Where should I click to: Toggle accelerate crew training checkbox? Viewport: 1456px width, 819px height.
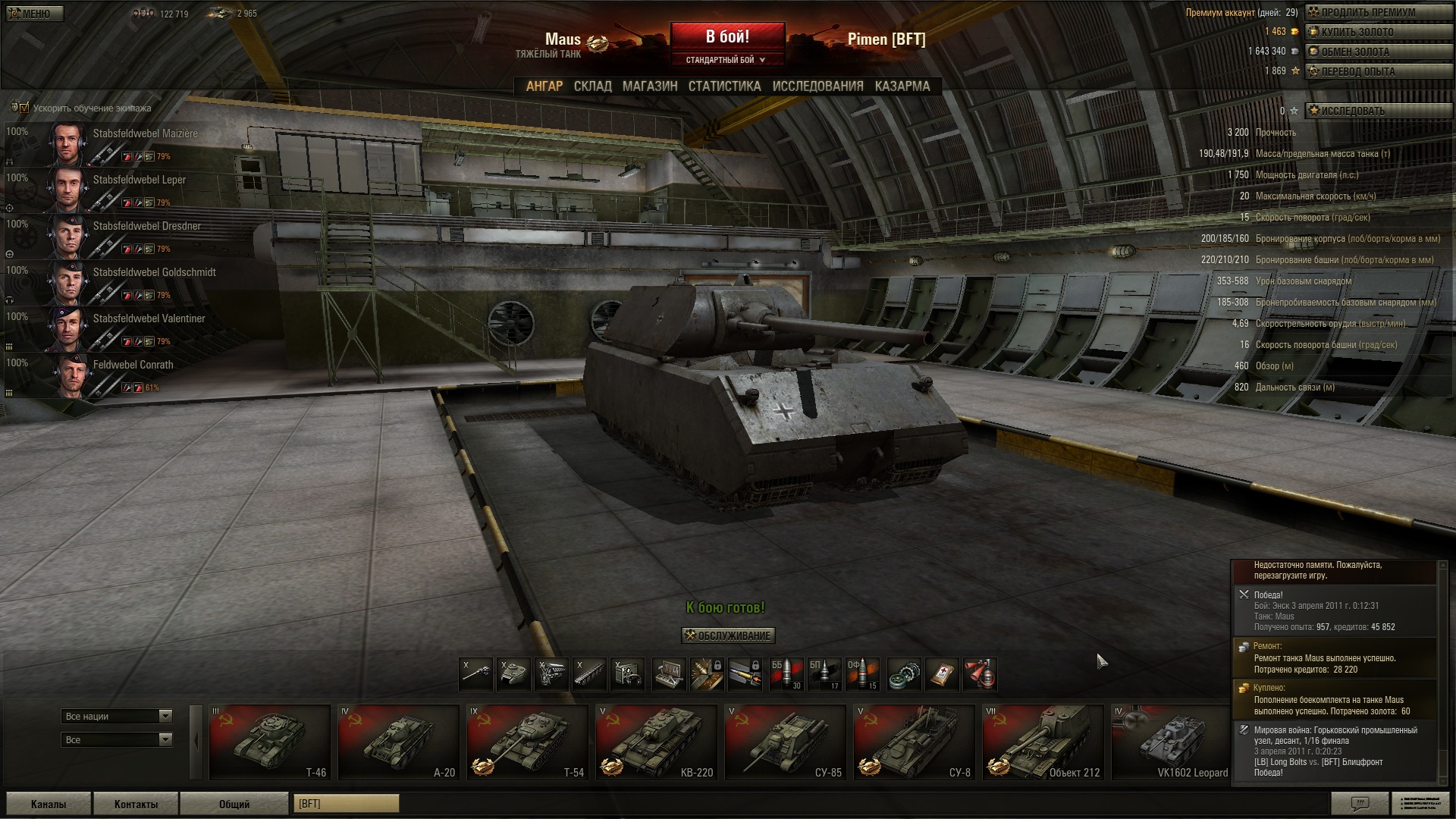(24, 108)
